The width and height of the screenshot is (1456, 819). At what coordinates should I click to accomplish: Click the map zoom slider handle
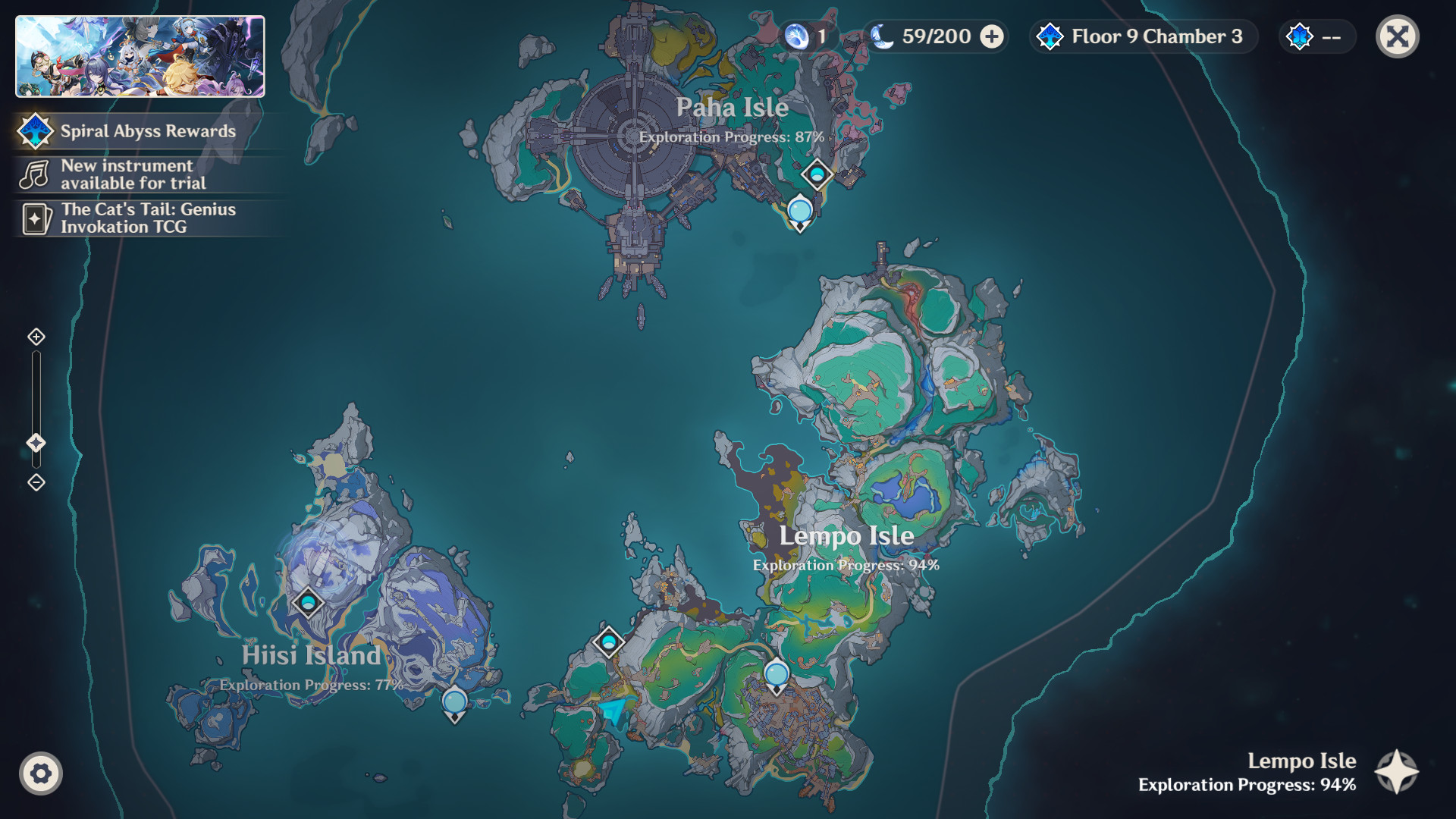(36, 443)
